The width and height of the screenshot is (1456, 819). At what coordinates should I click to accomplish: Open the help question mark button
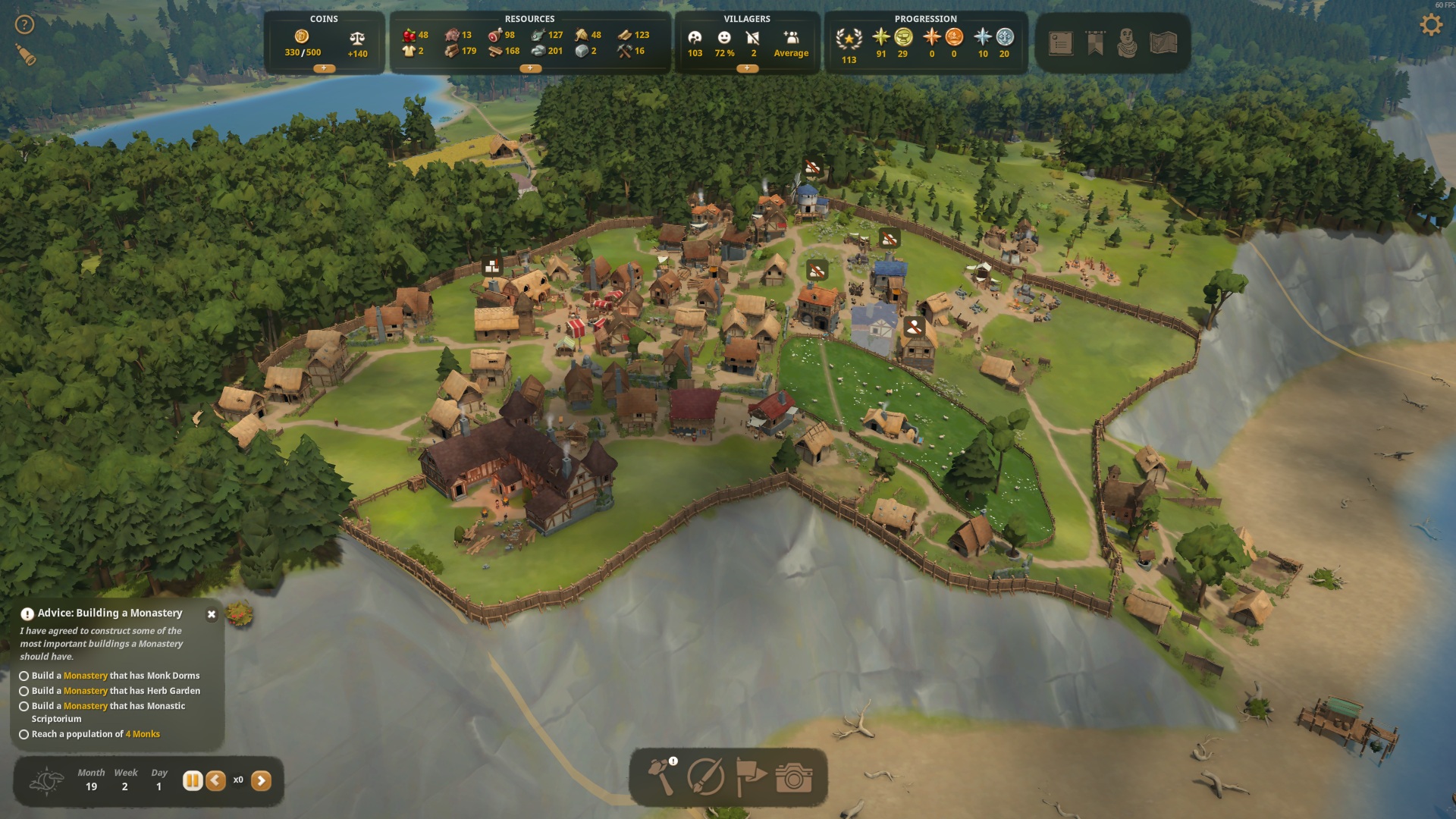click(25, 25)
